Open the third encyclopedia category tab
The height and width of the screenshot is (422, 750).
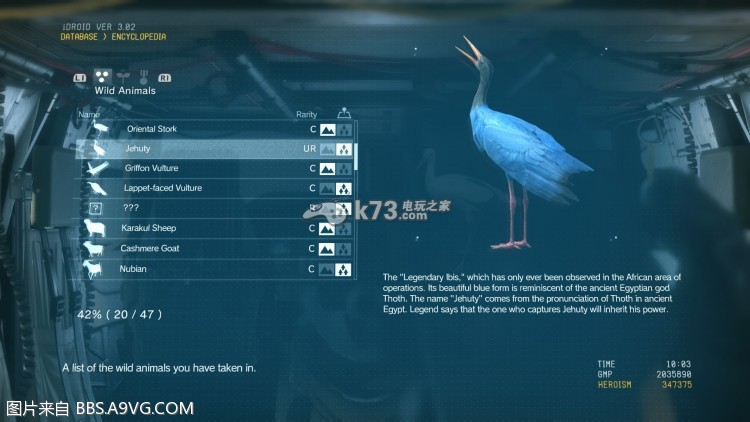coord(142,76)
